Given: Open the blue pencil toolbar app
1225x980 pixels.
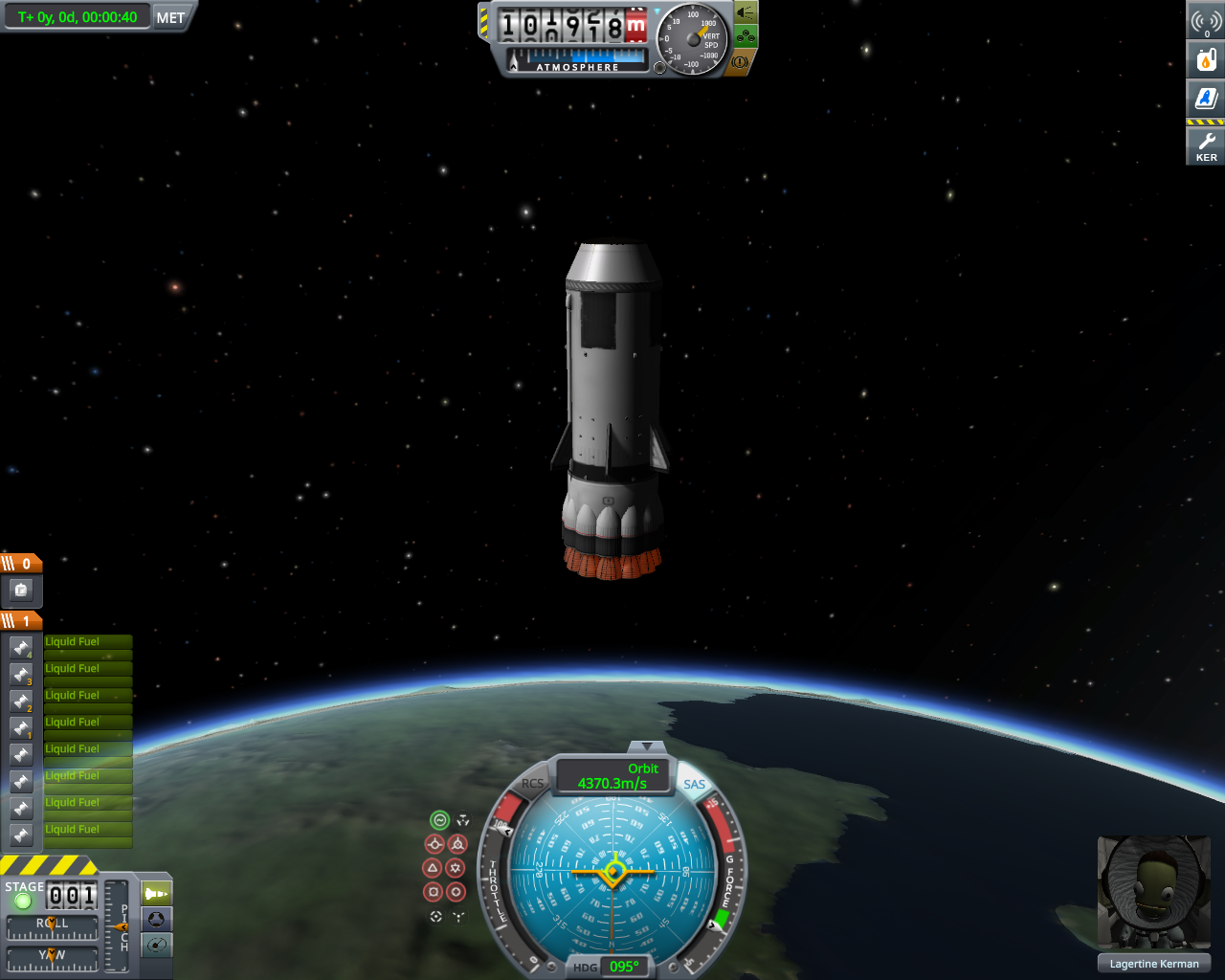Looking at the screenshot, I should coord(1206,98).
